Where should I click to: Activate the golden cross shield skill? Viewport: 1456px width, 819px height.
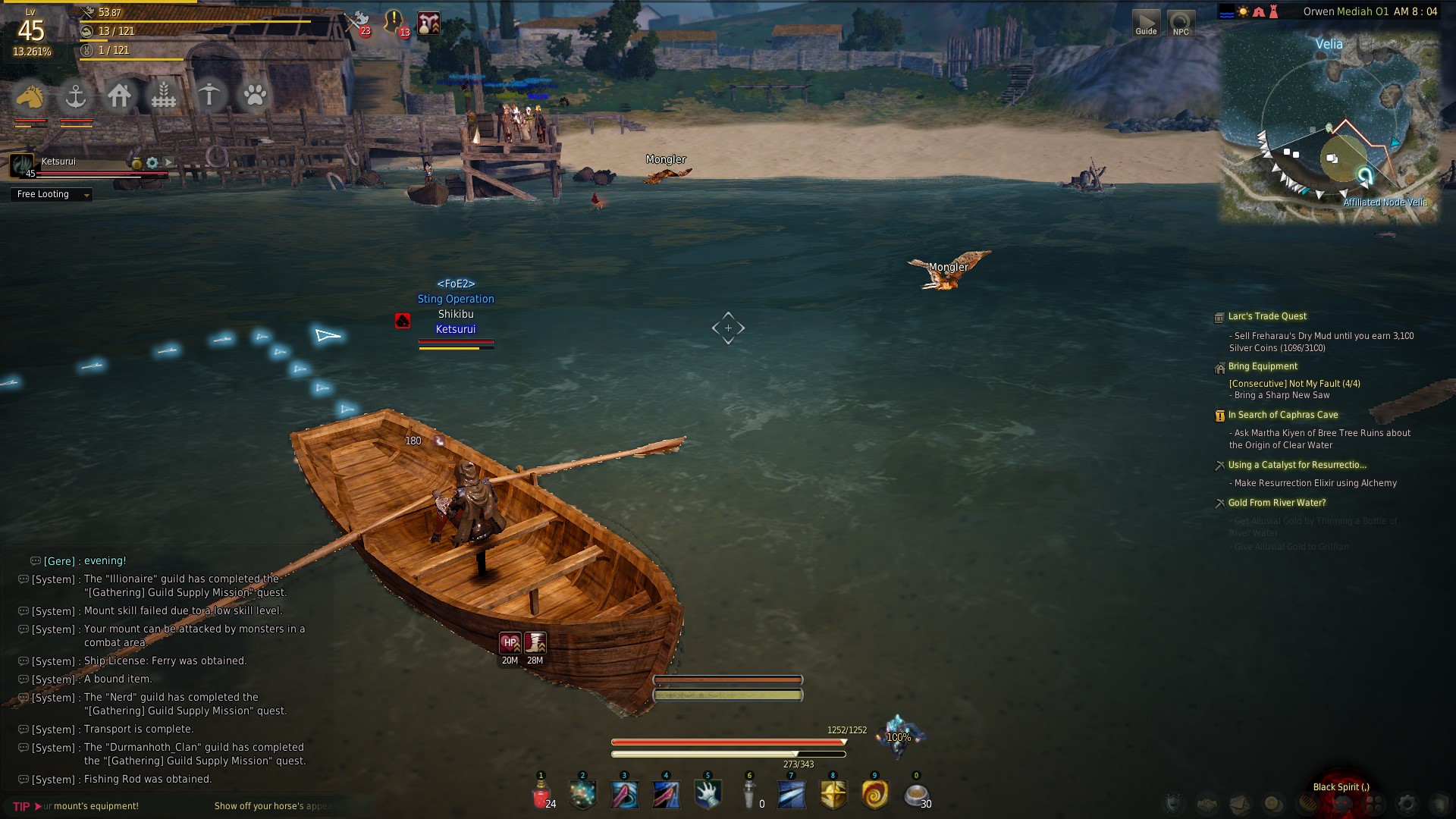833,795
